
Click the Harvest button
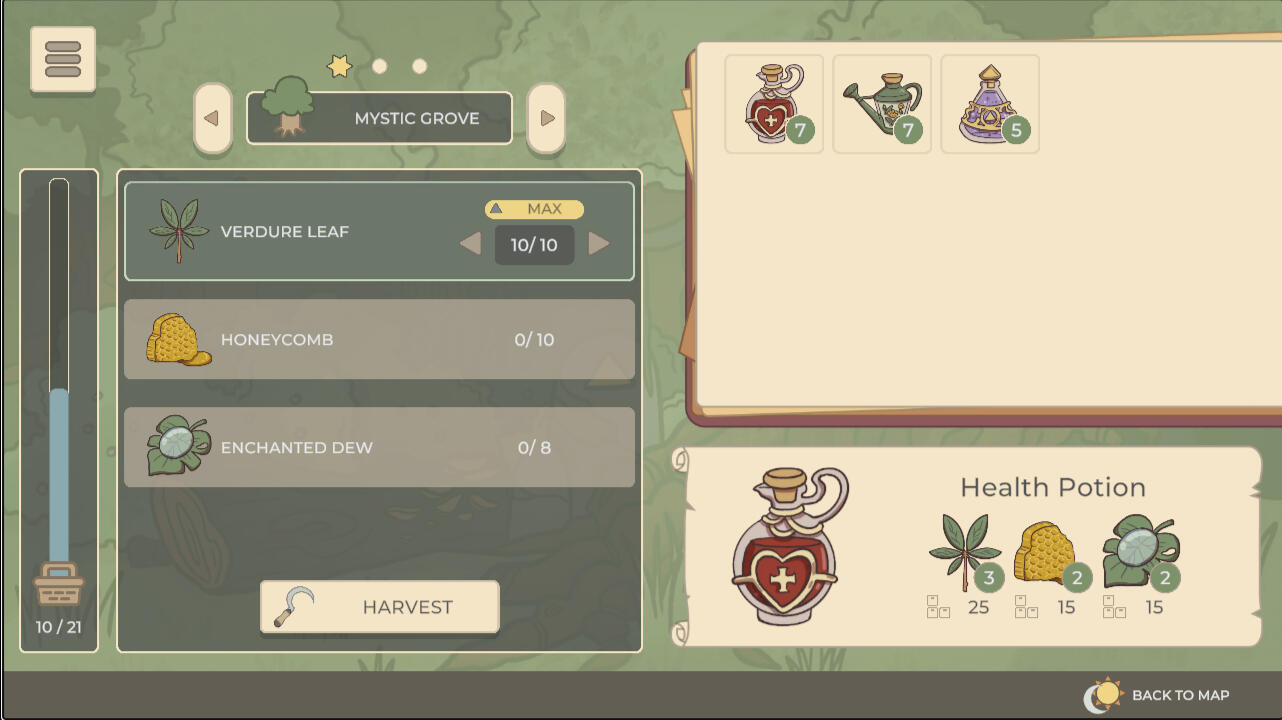pos(379,607)
